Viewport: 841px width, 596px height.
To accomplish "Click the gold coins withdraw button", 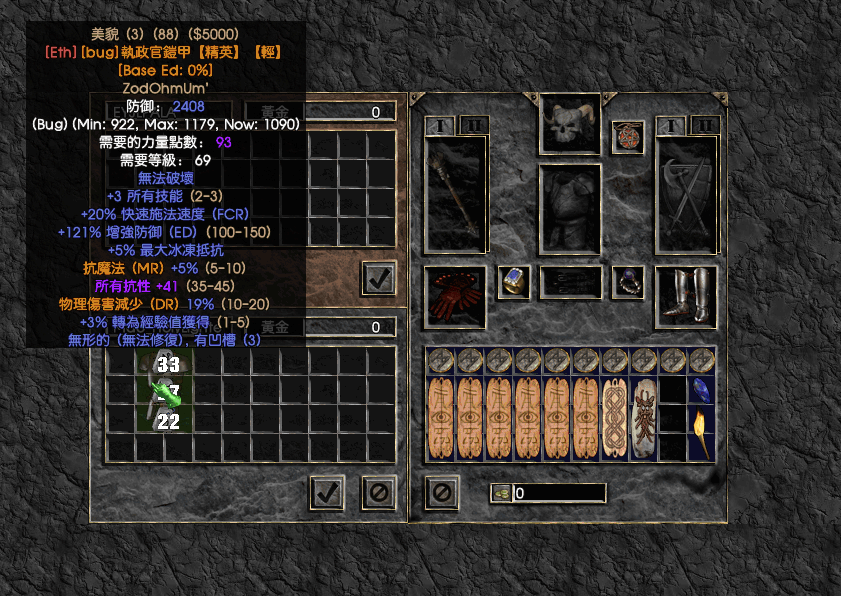I will pos(500,492).
